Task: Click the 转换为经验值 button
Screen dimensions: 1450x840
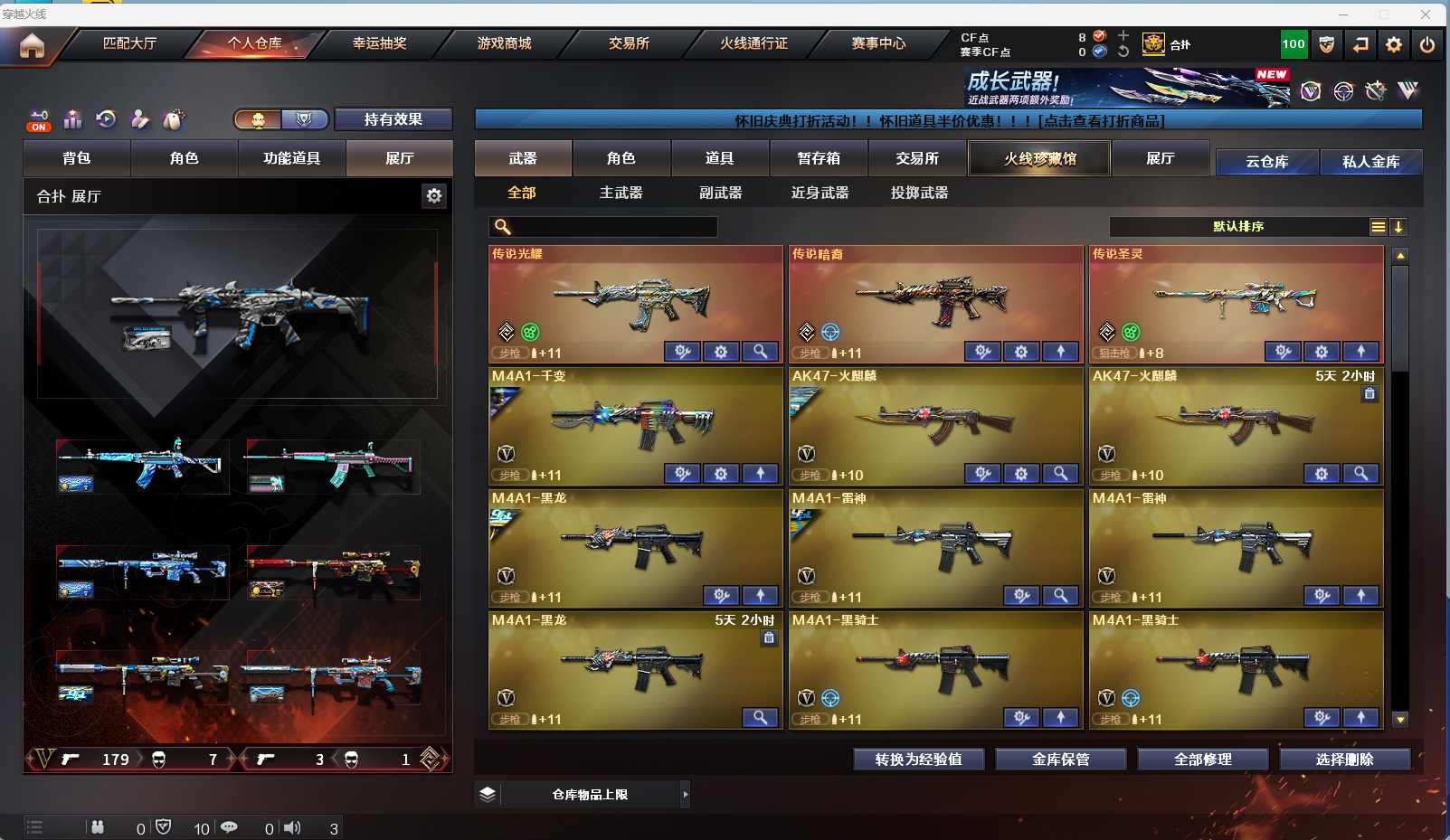Action: click(x=918, y=760)
